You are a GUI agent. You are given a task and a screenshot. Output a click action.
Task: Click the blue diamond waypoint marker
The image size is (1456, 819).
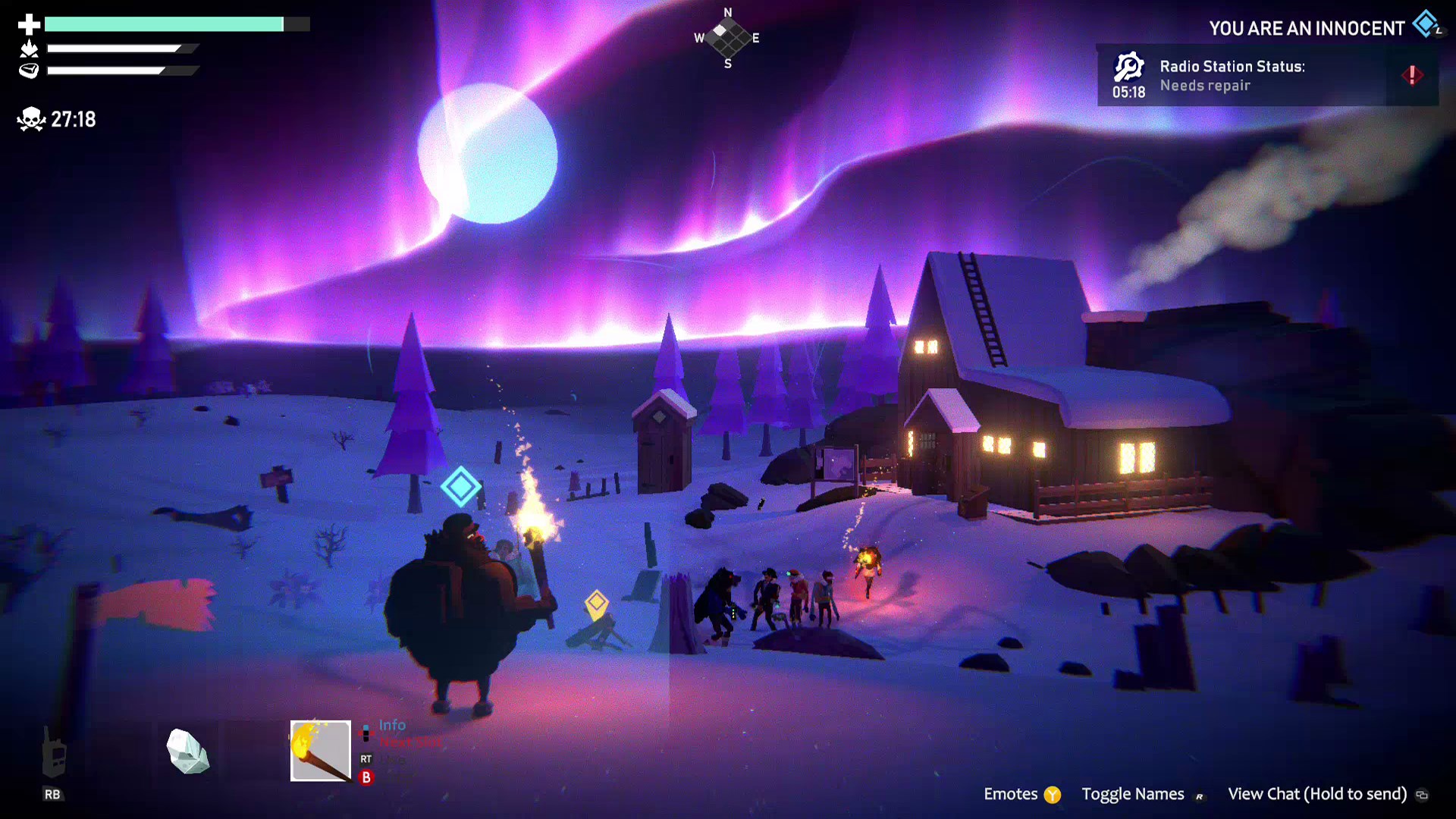460,486
